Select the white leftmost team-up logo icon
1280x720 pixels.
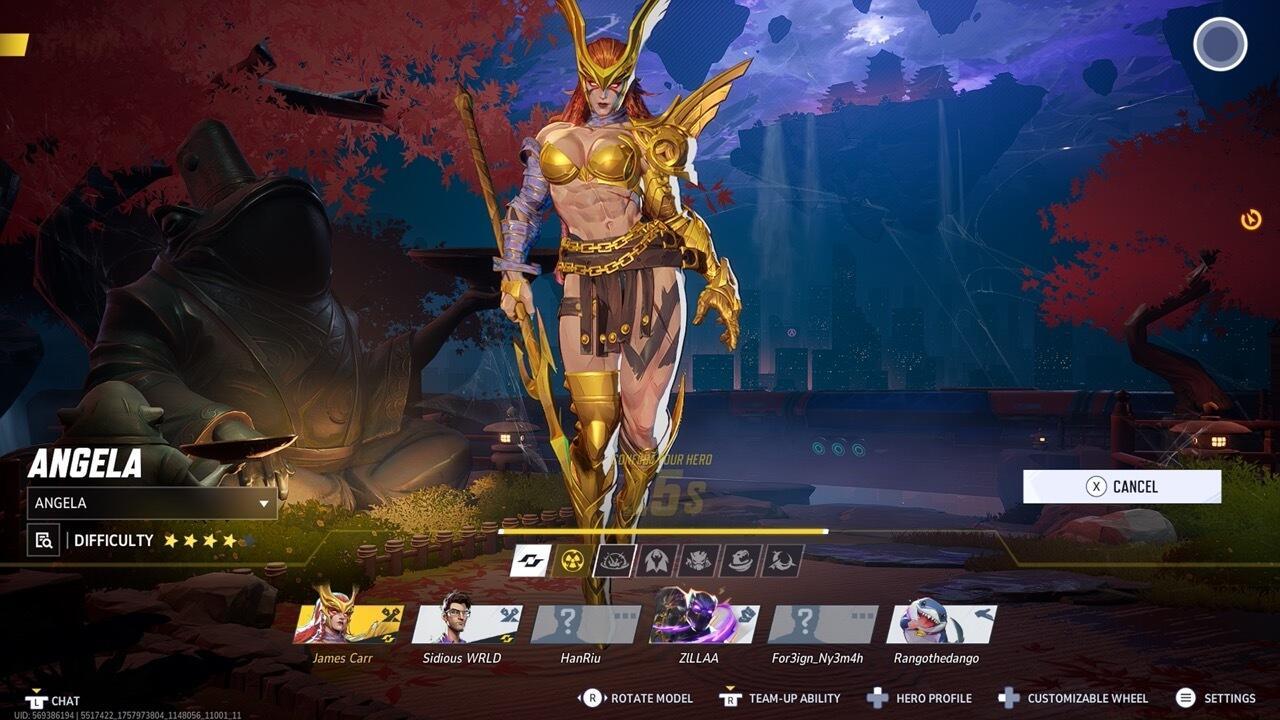tap(530, 561)
